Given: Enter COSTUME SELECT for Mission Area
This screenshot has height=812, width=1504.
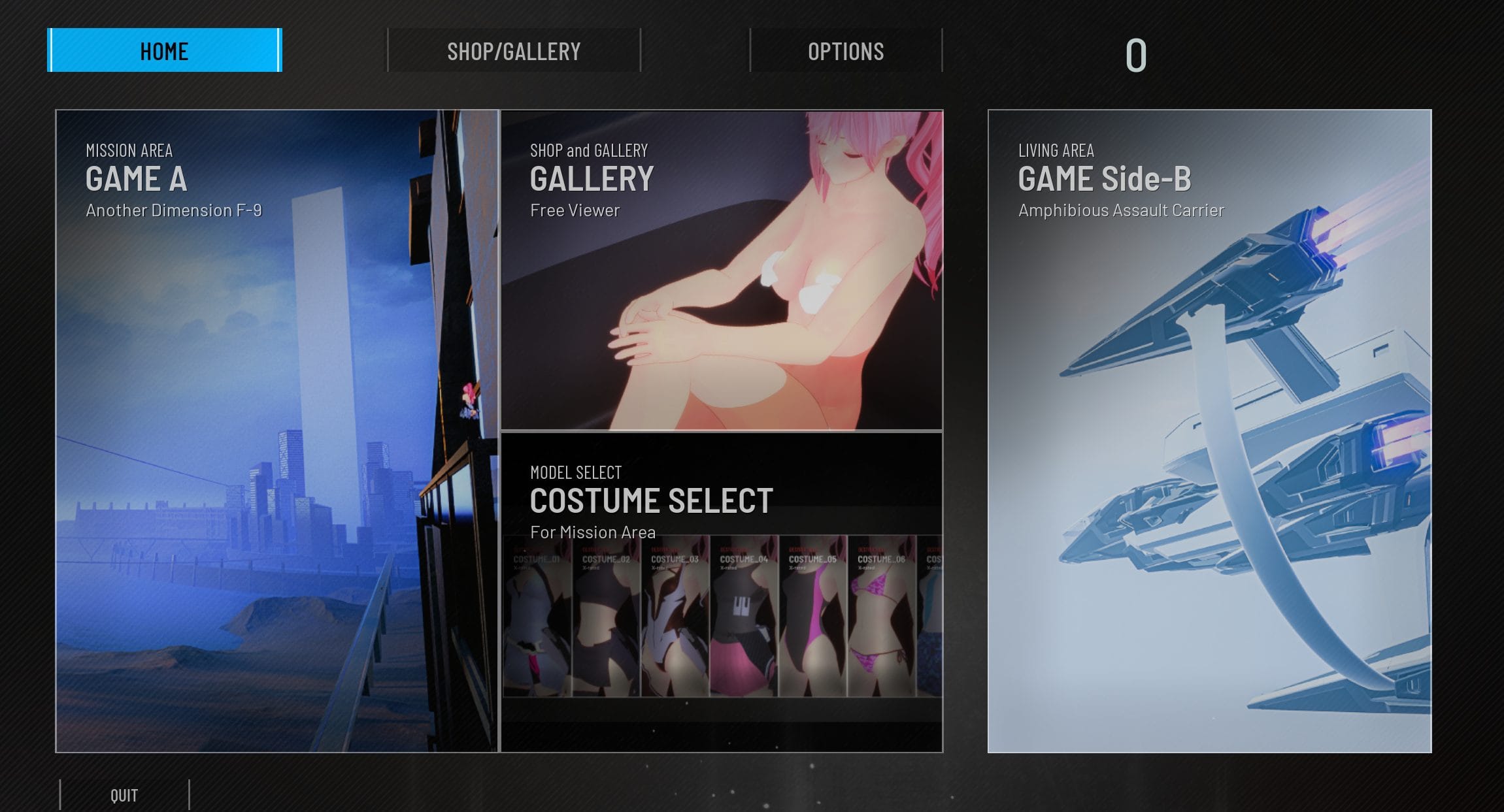Looking at the screenshot, I should point(722,592).
